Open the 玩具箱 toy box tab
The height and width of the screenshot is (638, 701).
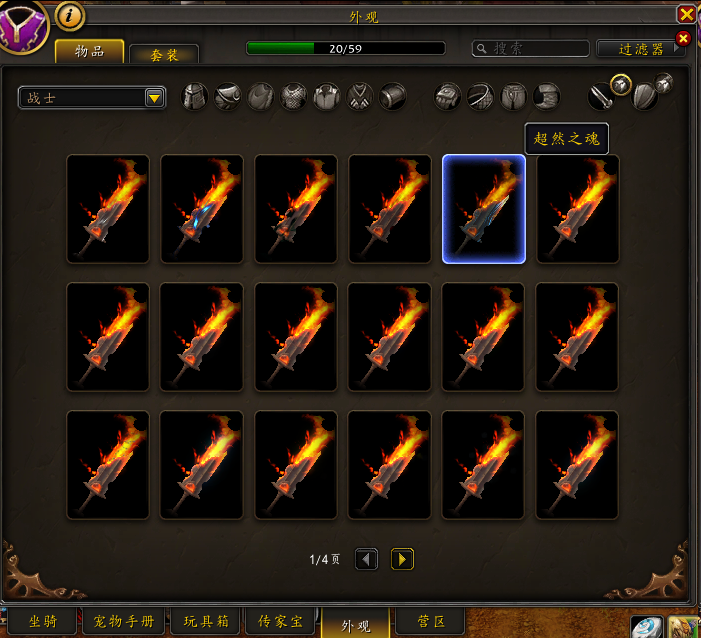pyautogui.click(x=206, y=621)
